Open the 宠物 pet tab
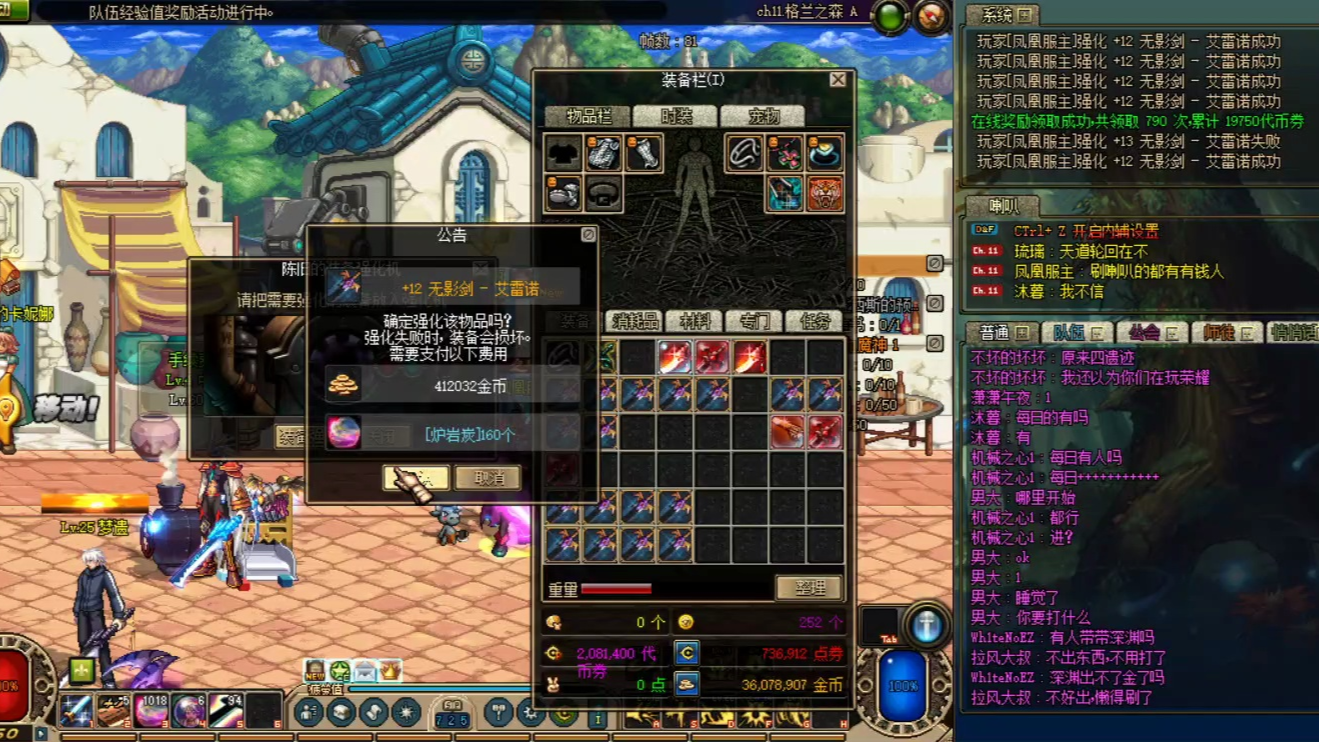 (762, 116)
